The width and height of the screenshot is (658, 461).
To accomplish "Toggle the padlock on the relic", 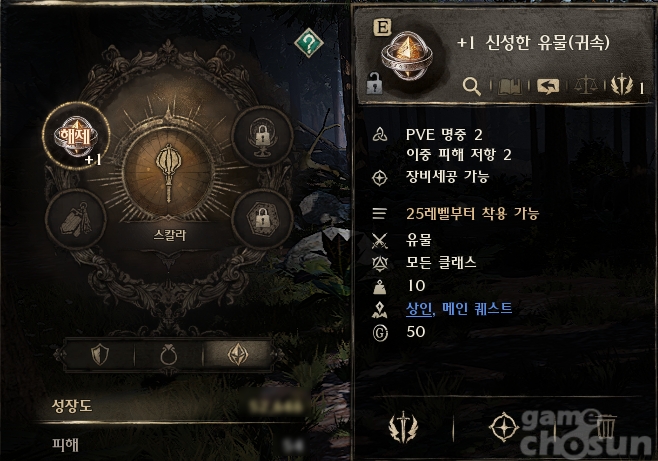I will point(376,84).
